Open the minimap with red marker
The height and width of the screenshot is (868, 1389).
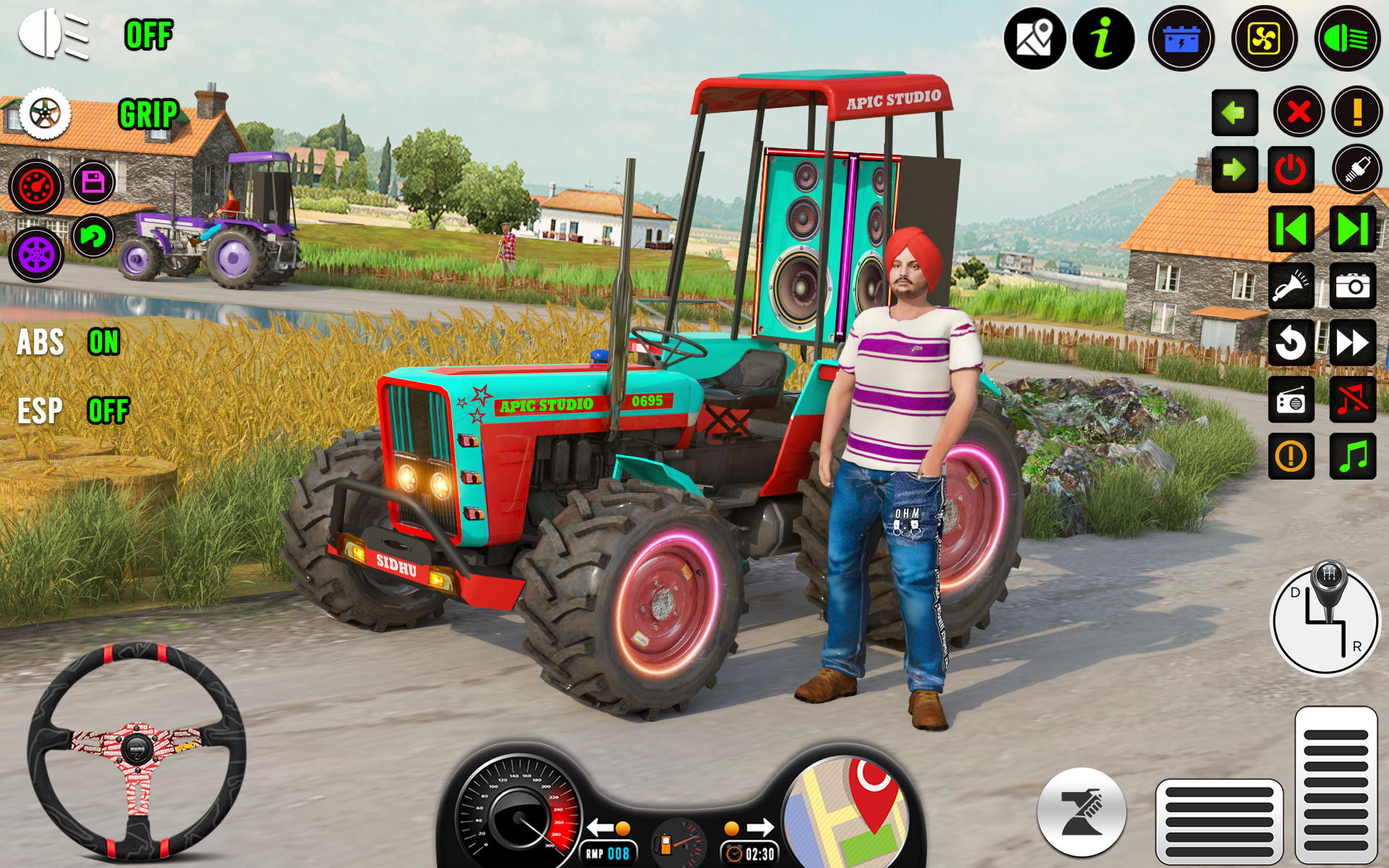845,814
